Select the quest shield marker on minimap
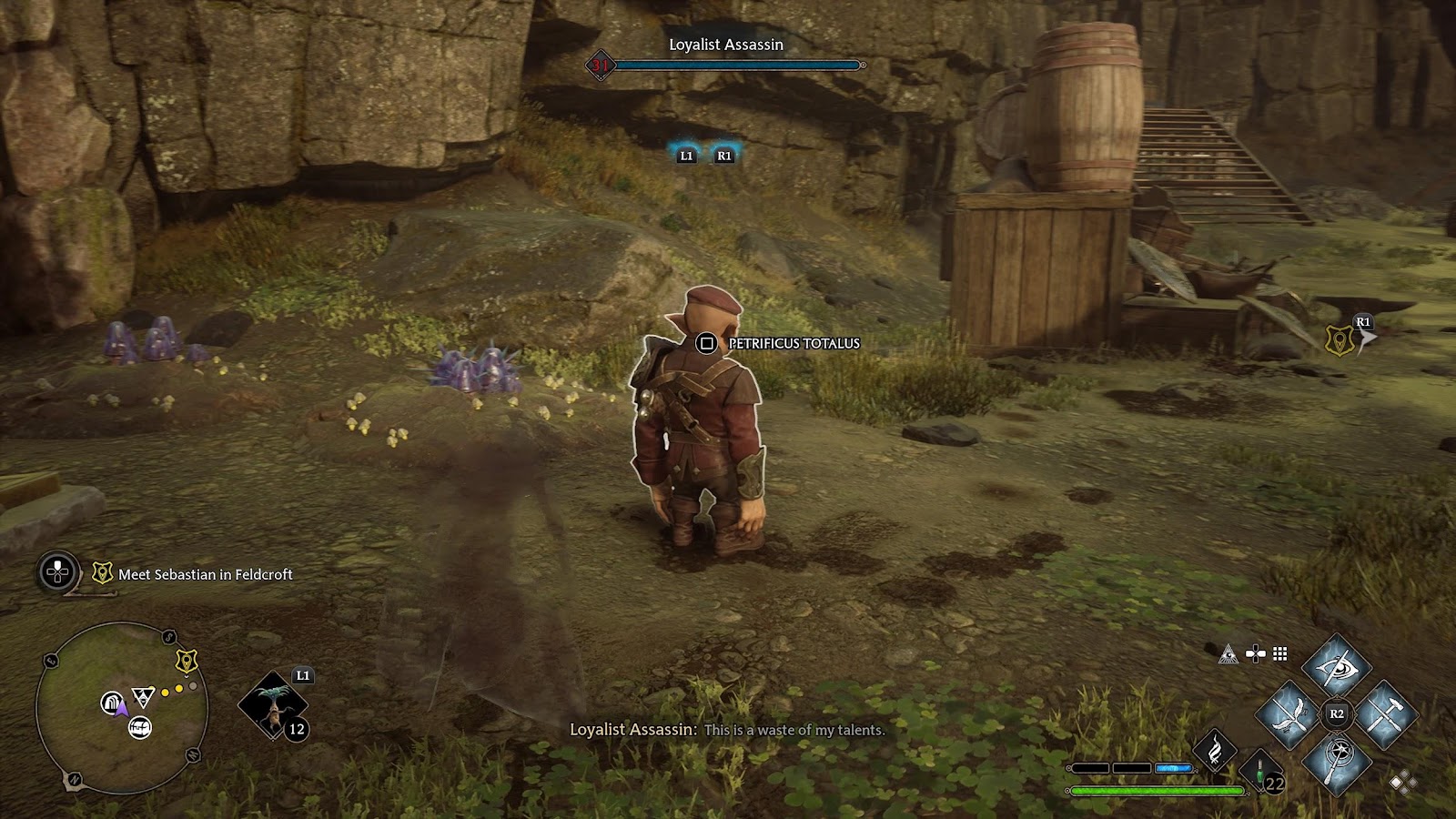The image size is (1456, 819). [187, 661]
